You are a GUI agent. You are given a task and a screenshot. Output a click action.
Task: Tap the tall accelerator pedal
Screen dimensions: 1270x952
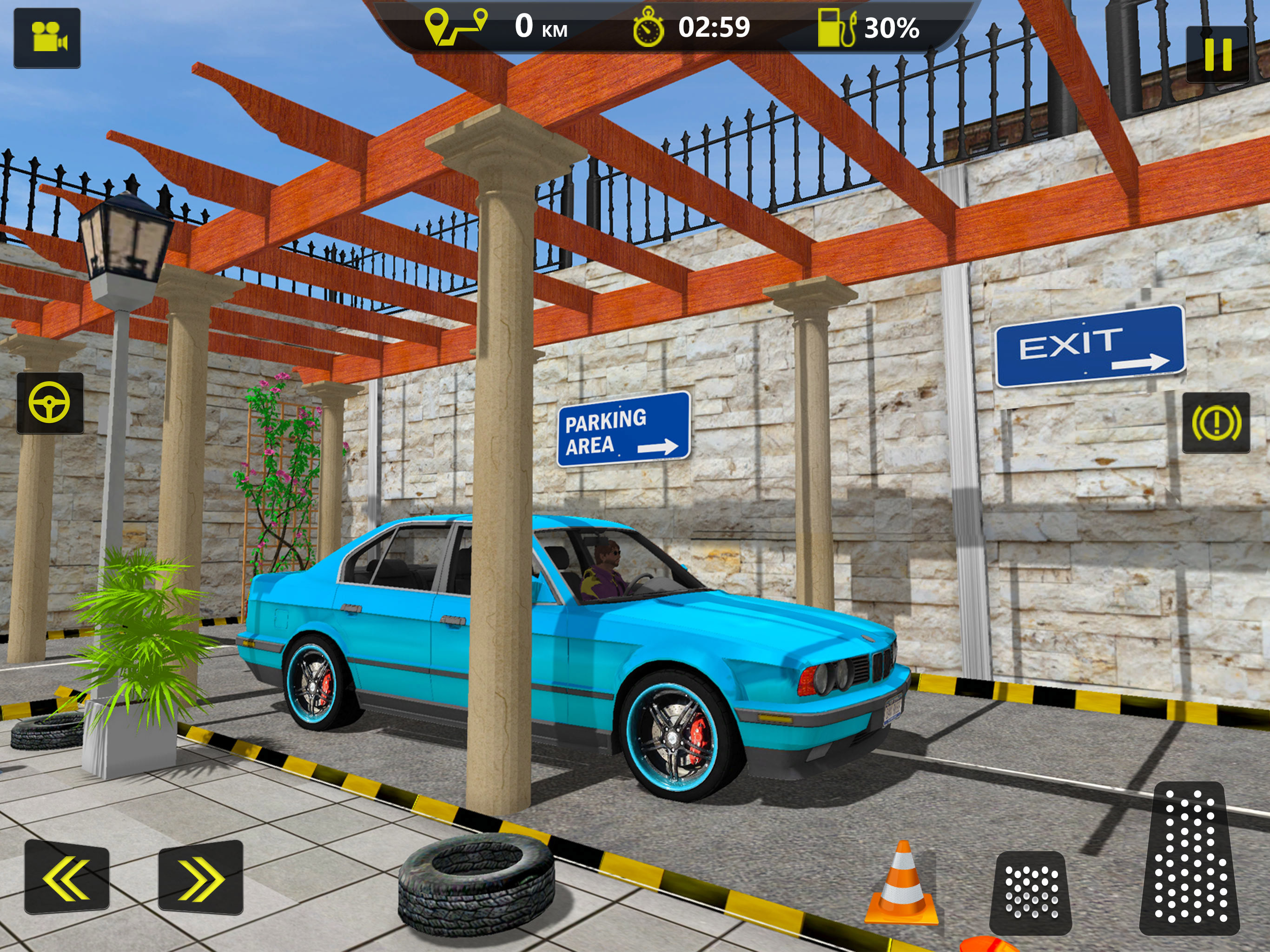tap(1190, 859)
